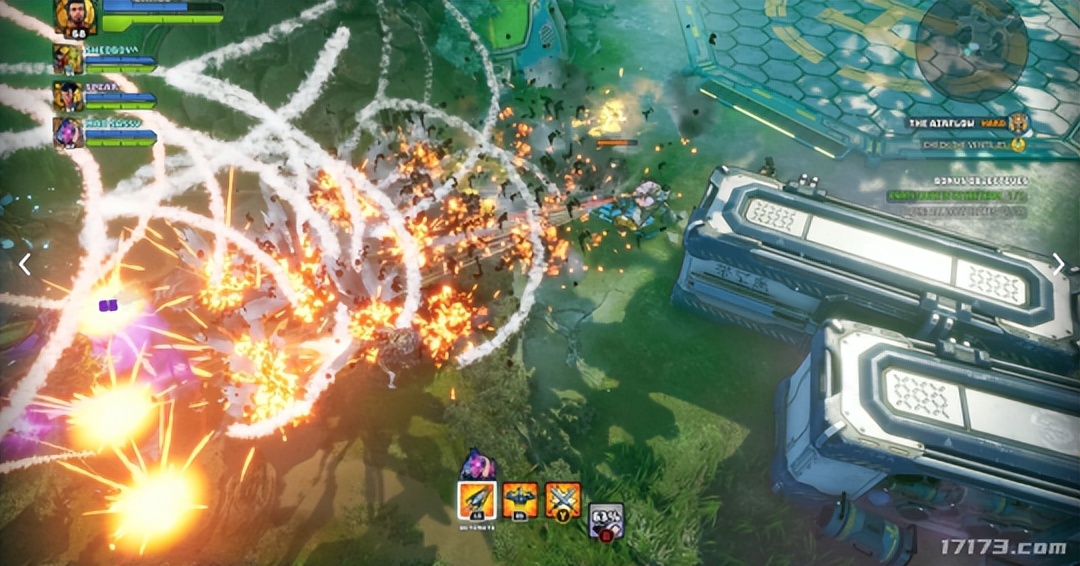The width and height of the screenshot is (1080, 566).
Task: Click the second squad member portrait
Action: pos(68,60)
